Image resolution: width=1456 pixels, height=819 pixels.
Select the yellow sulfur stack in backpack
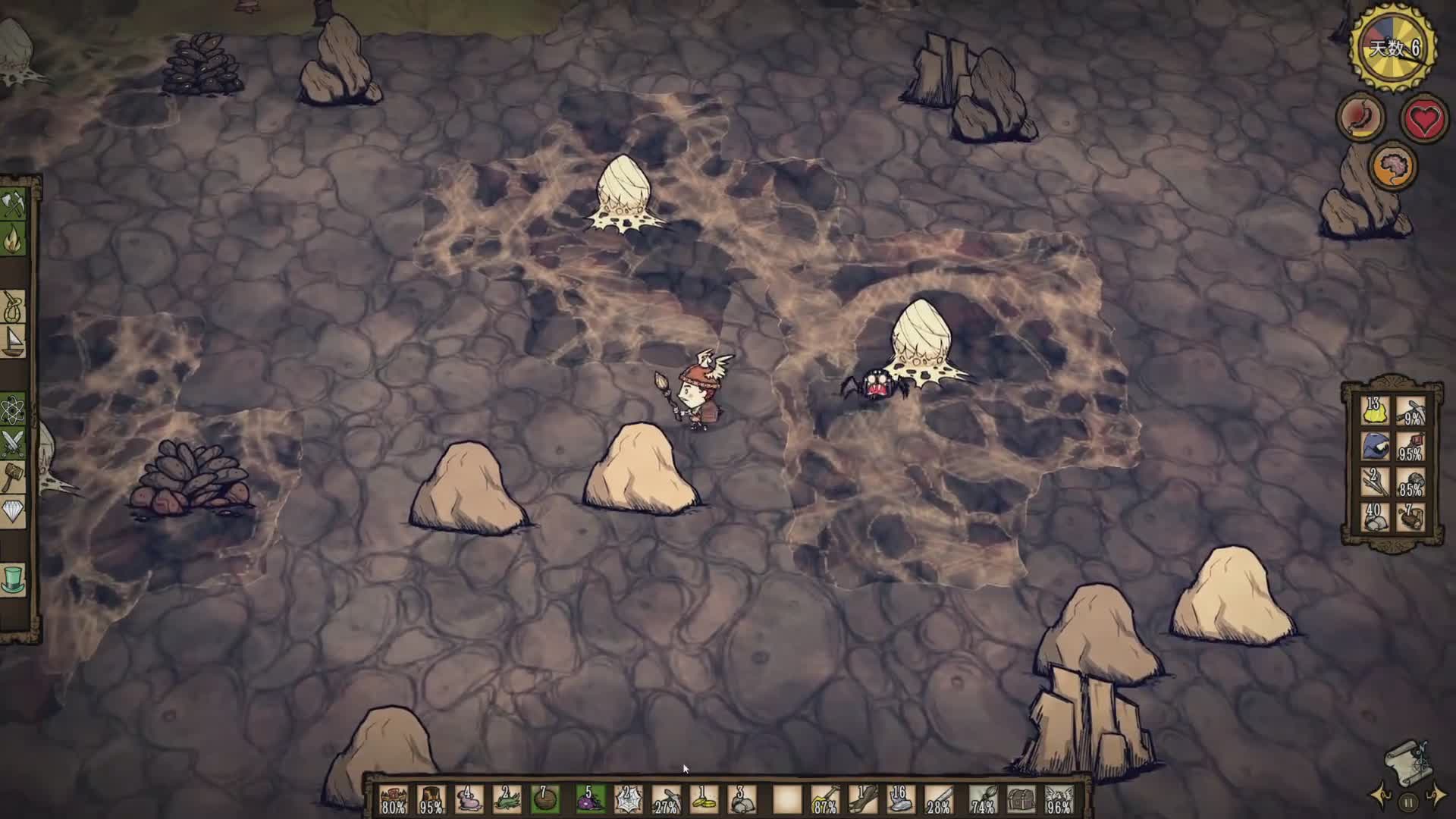tap(1375, 413)
